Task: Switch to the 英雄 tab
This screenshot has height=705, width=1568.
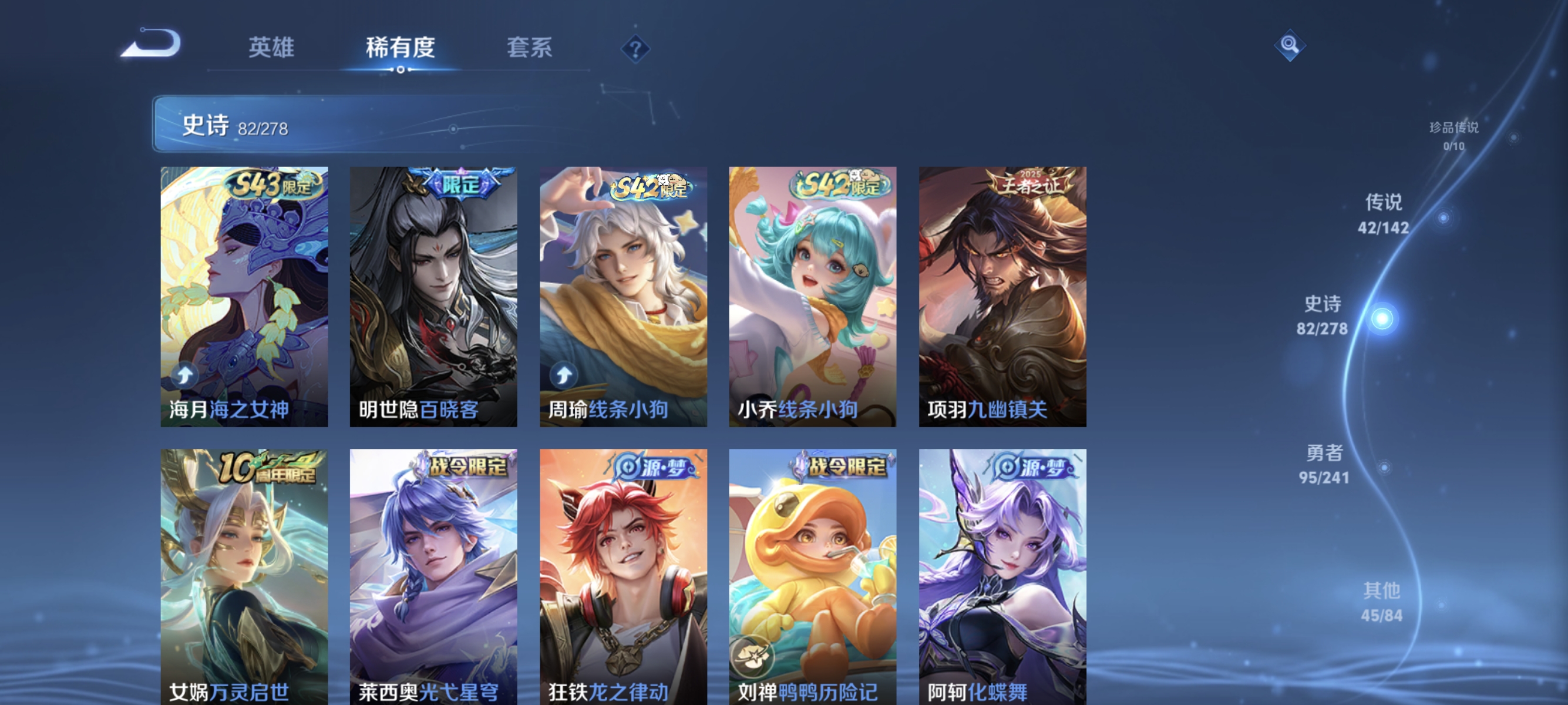Action: pyautogui.click(x=272, y=48)
